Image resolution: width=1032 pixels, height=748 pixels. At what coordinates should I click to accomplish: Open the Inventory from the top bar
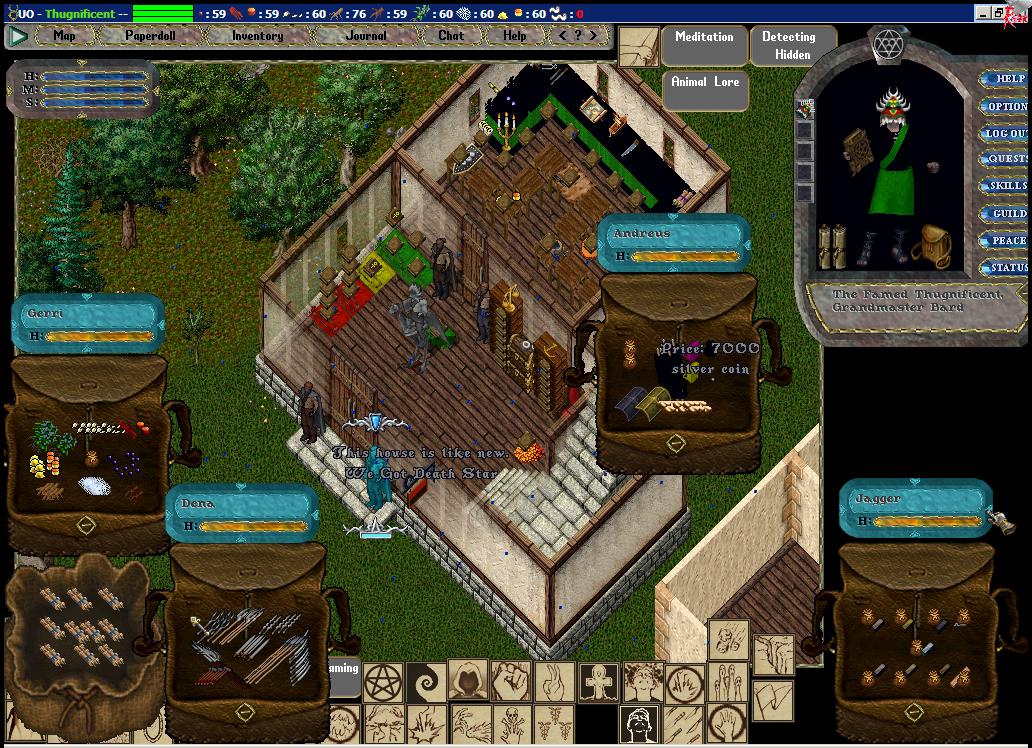click(257, 36)
